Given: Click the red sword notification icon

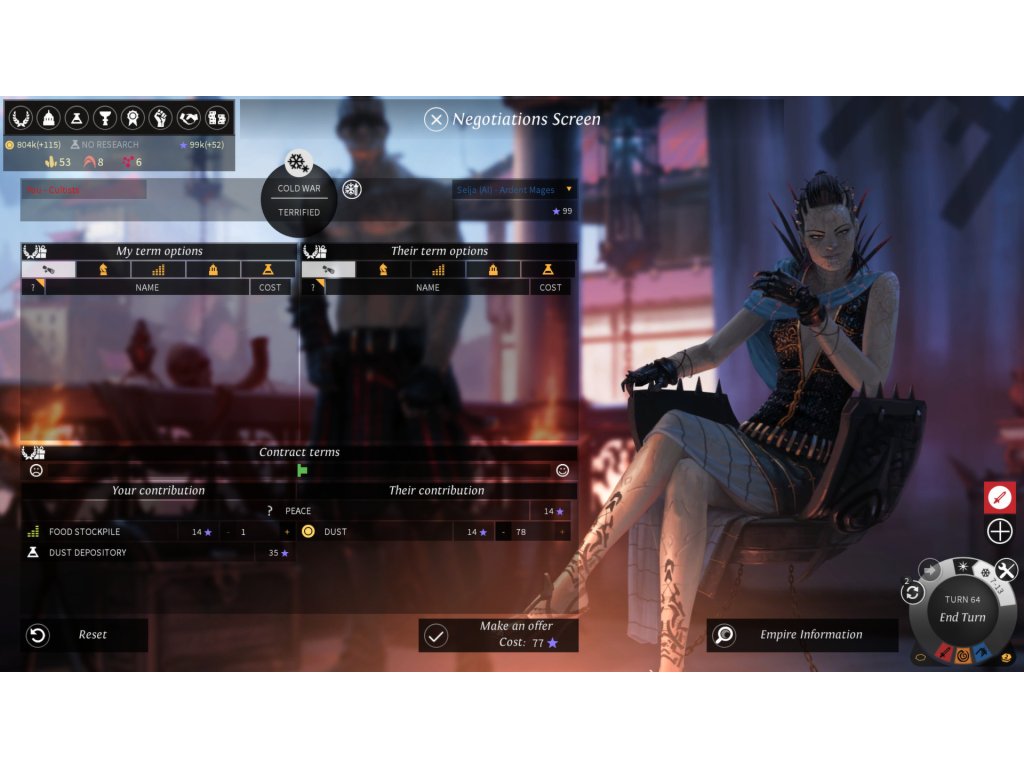Looking at the screenshot, I should (x=1000, y=497).
